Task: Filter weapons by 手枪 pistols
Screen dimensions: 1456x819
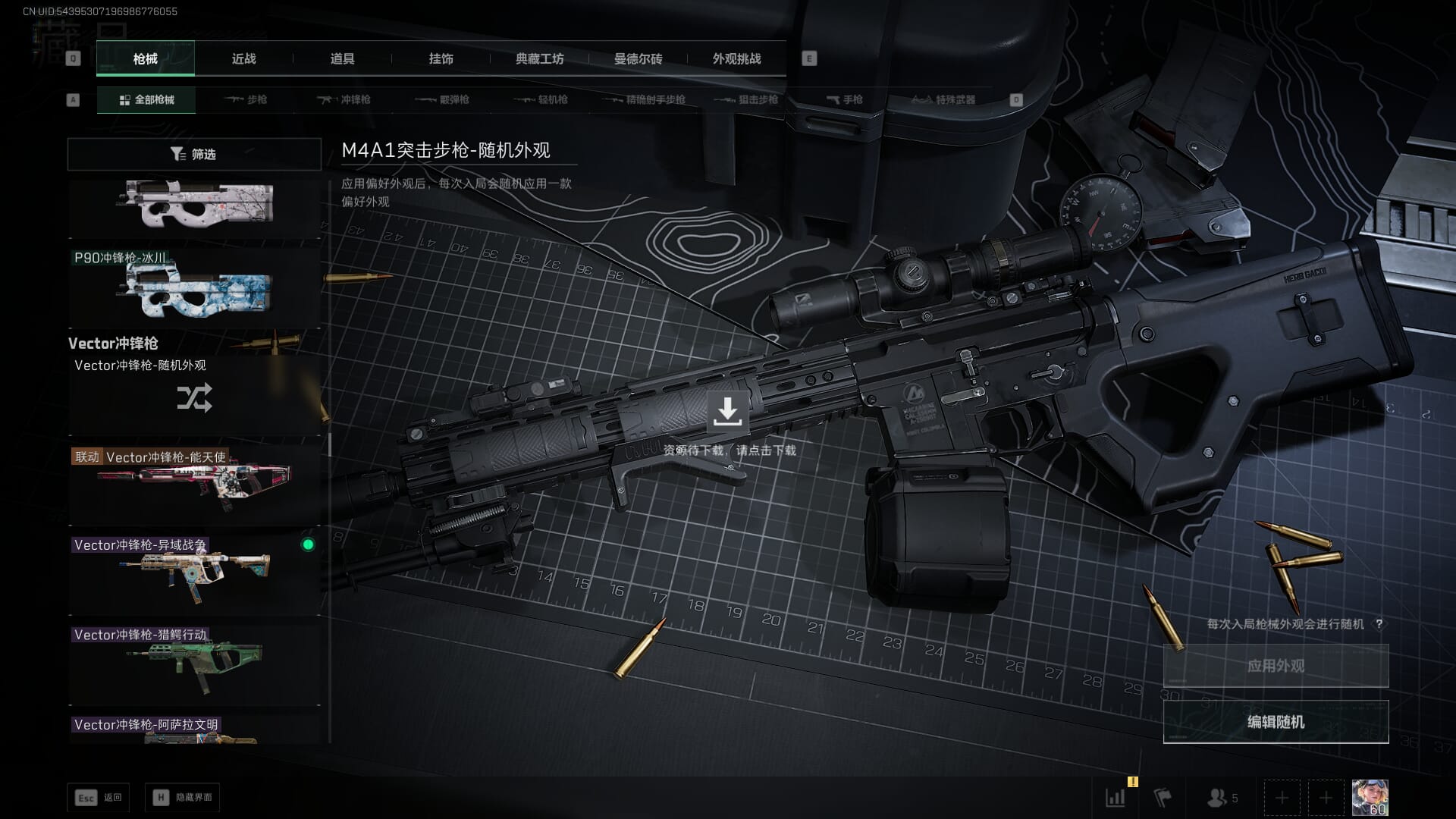Action: [x=844, y=99]
